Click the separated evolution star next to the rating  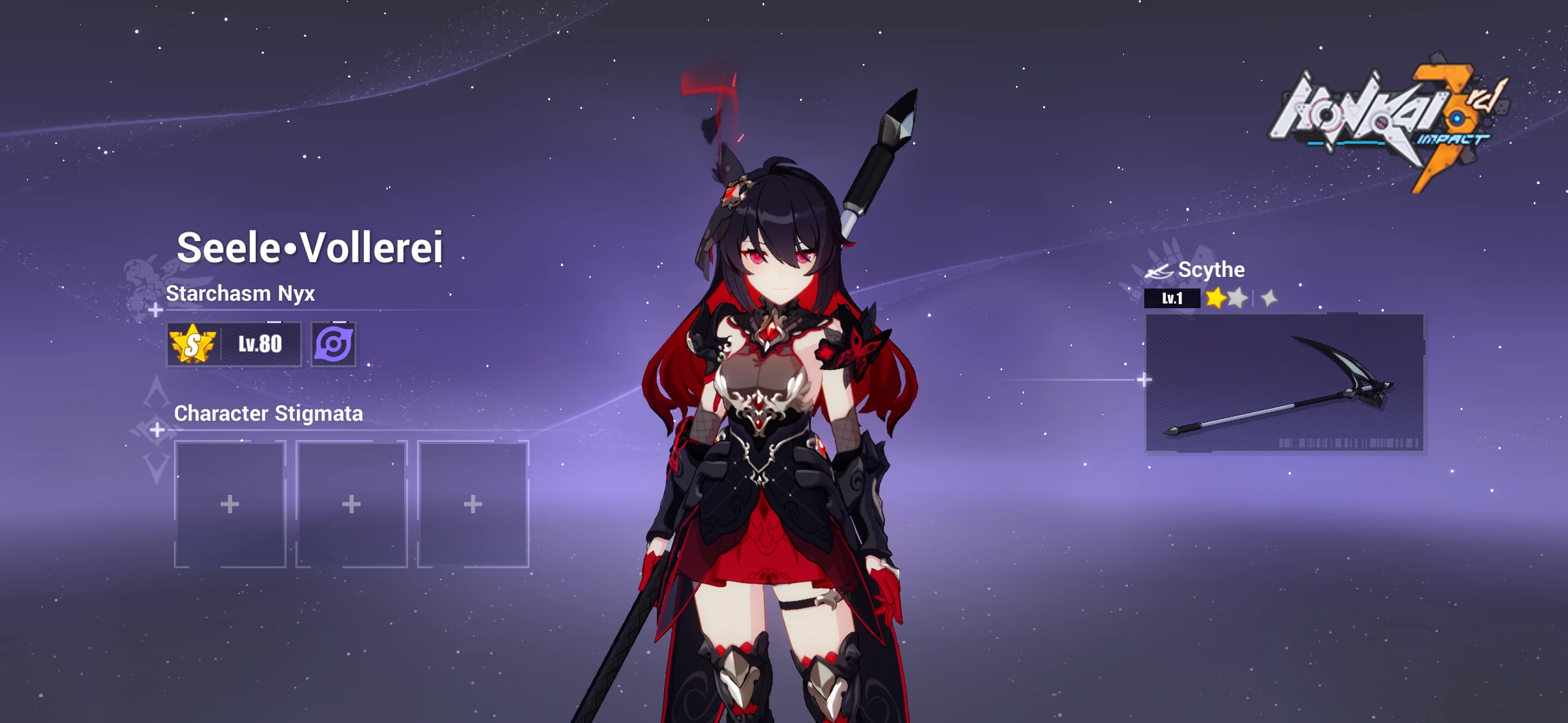(1269, 299)
